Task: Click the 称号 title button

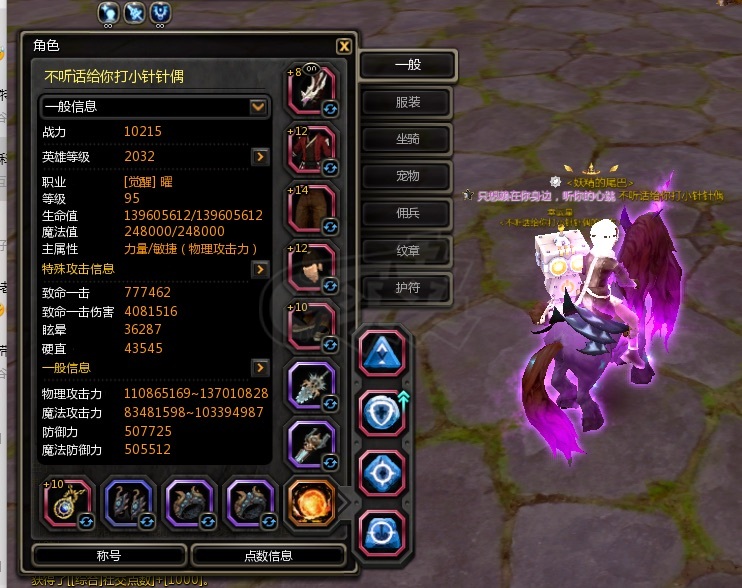Action: click(109, 556)
